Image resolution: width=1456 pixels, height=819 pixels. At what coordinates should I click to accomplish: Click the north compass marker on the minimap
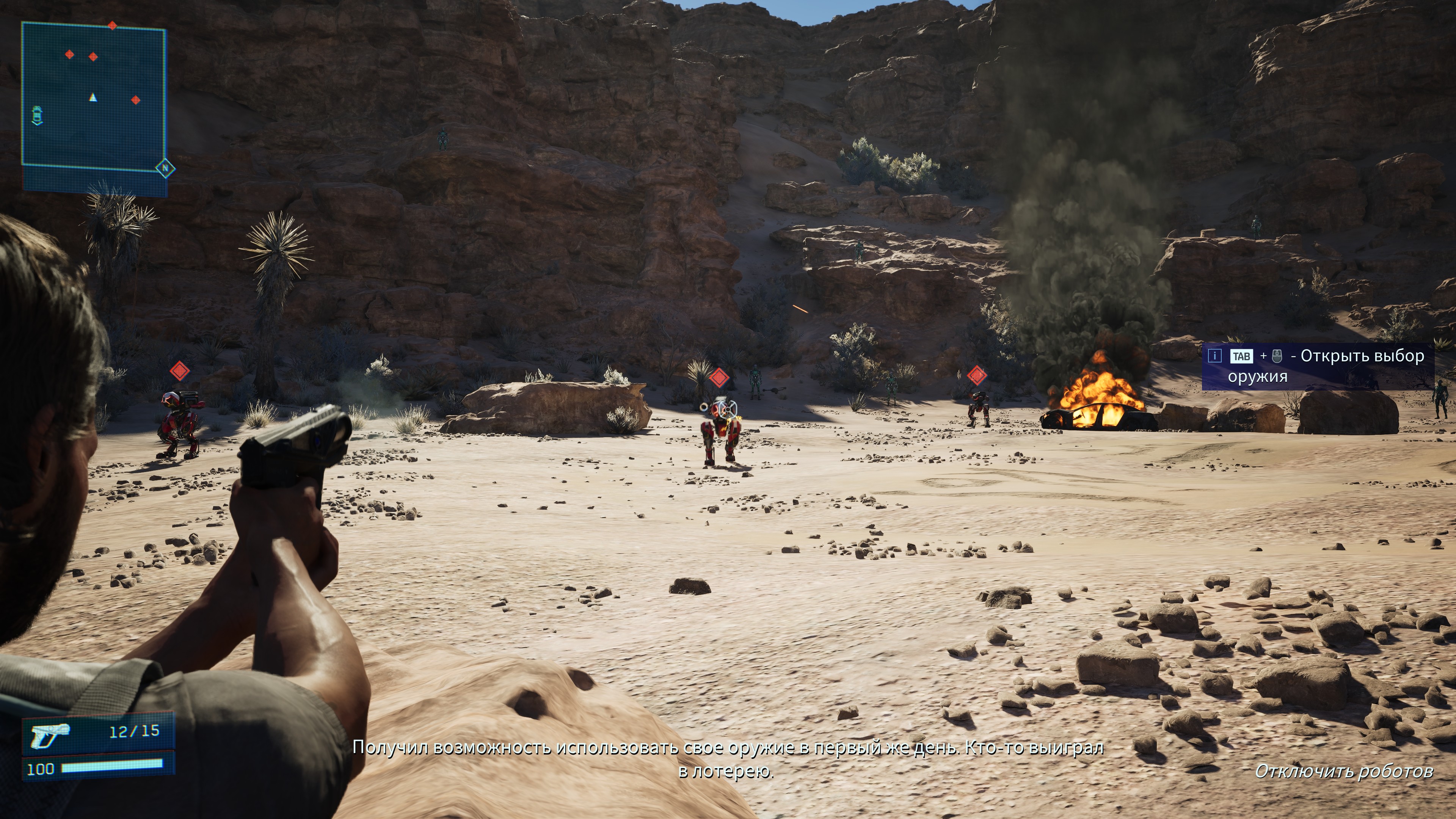point(165,168)
